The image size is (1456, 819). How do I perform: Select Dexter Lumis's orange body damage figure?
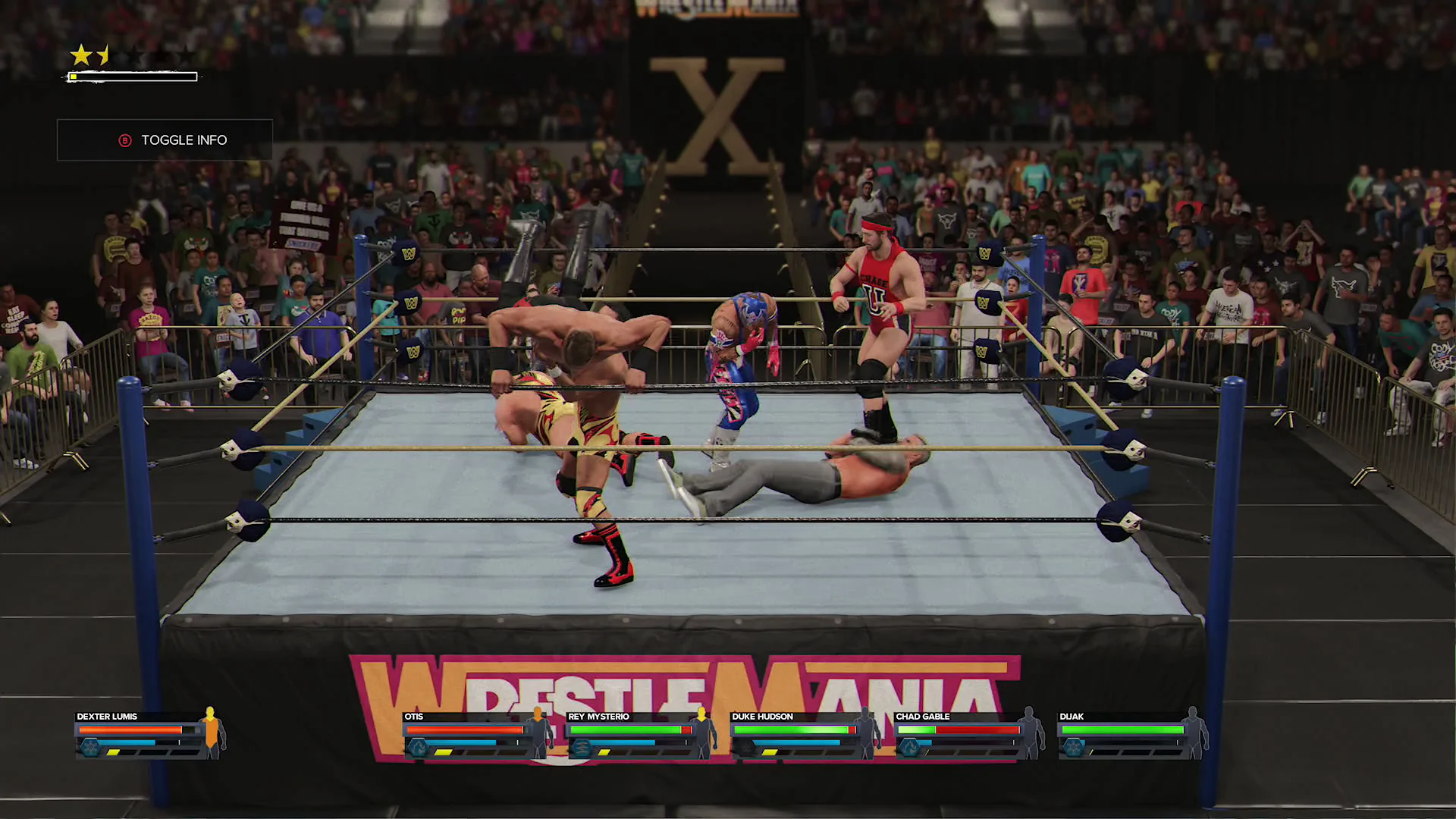[211, 733]
